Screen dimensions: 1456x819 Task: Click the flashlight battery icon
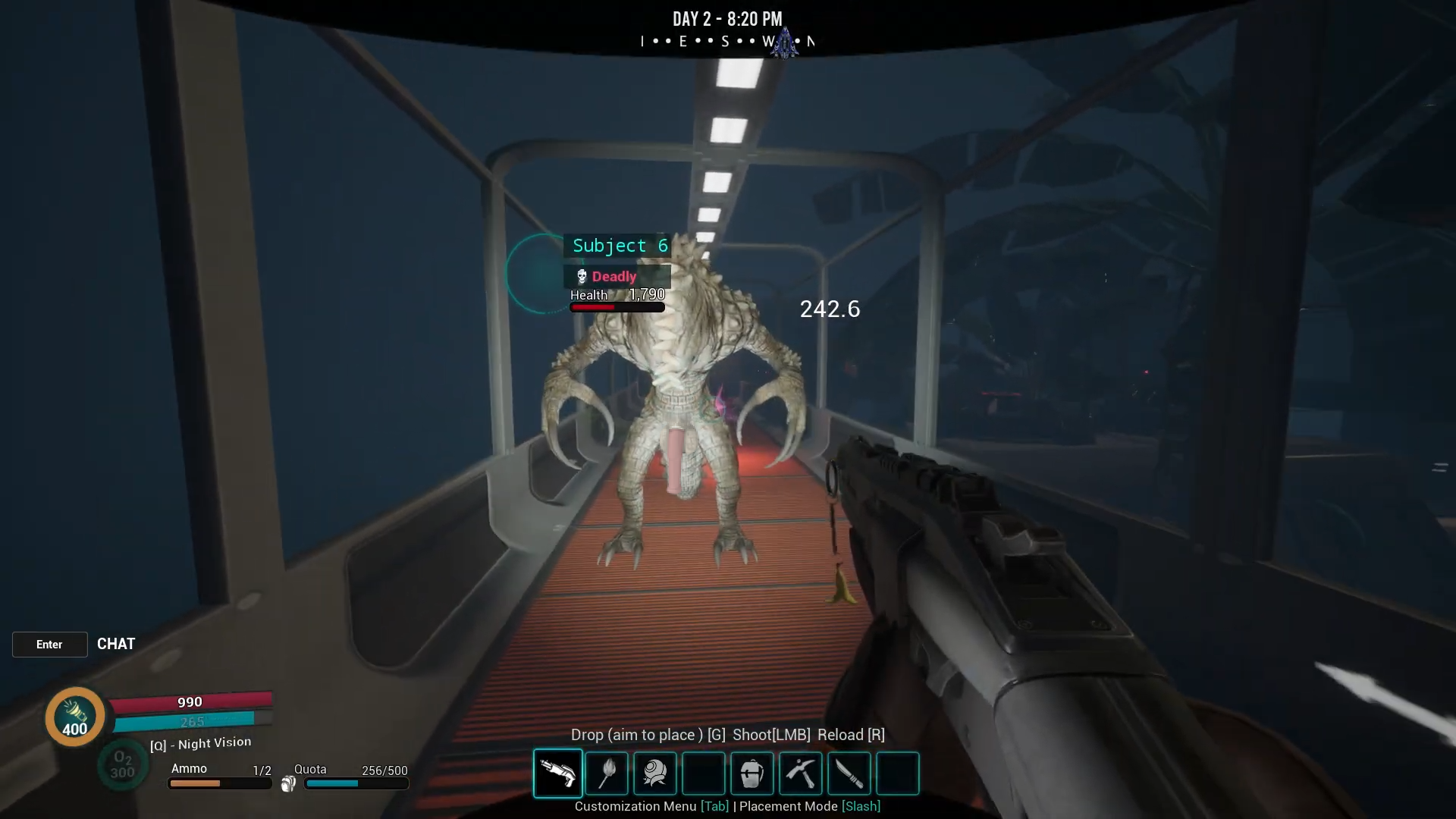(74, 716)
